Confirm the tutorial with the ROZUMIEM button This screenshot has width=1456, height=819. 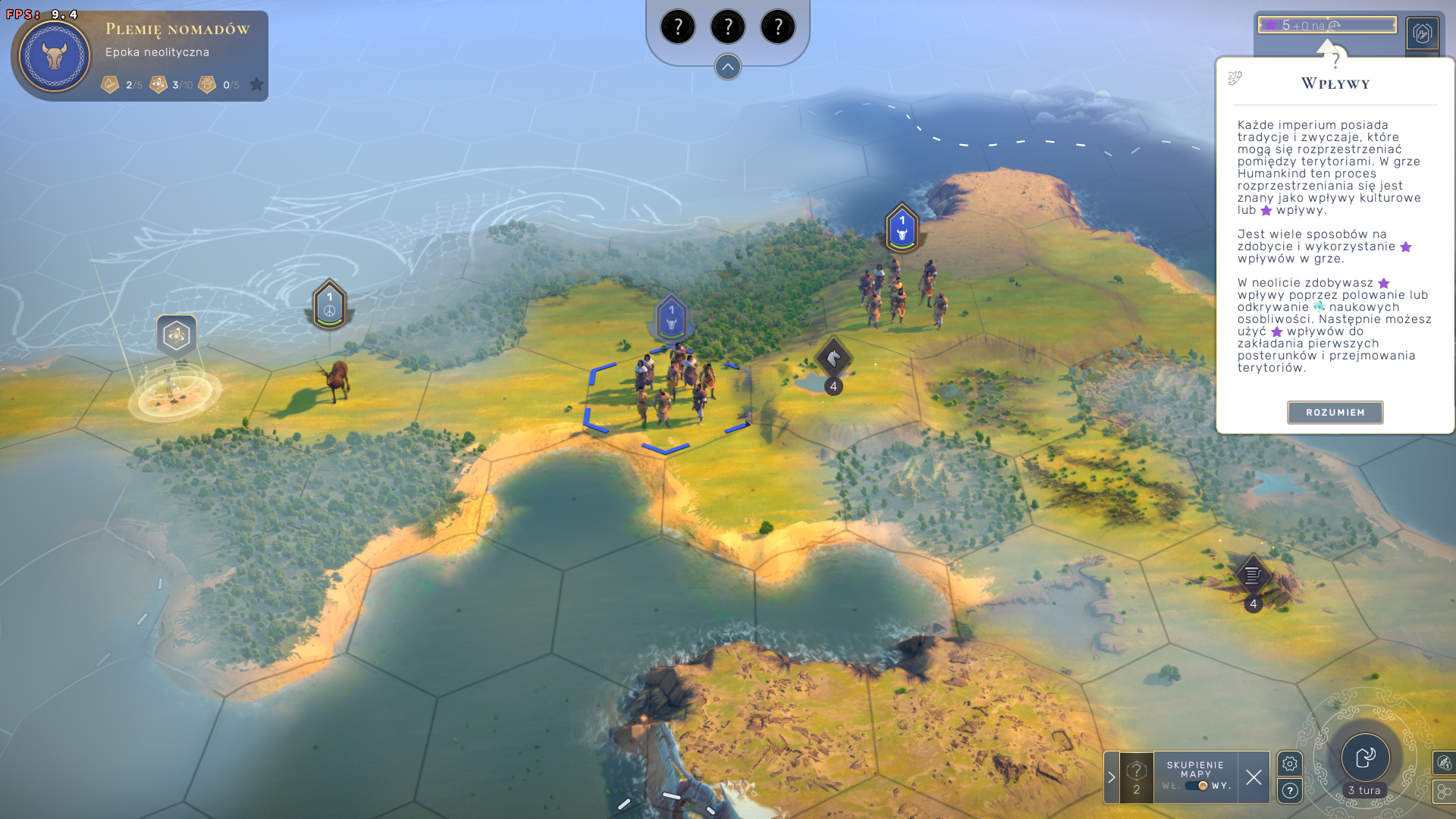tap(1335, 413)
